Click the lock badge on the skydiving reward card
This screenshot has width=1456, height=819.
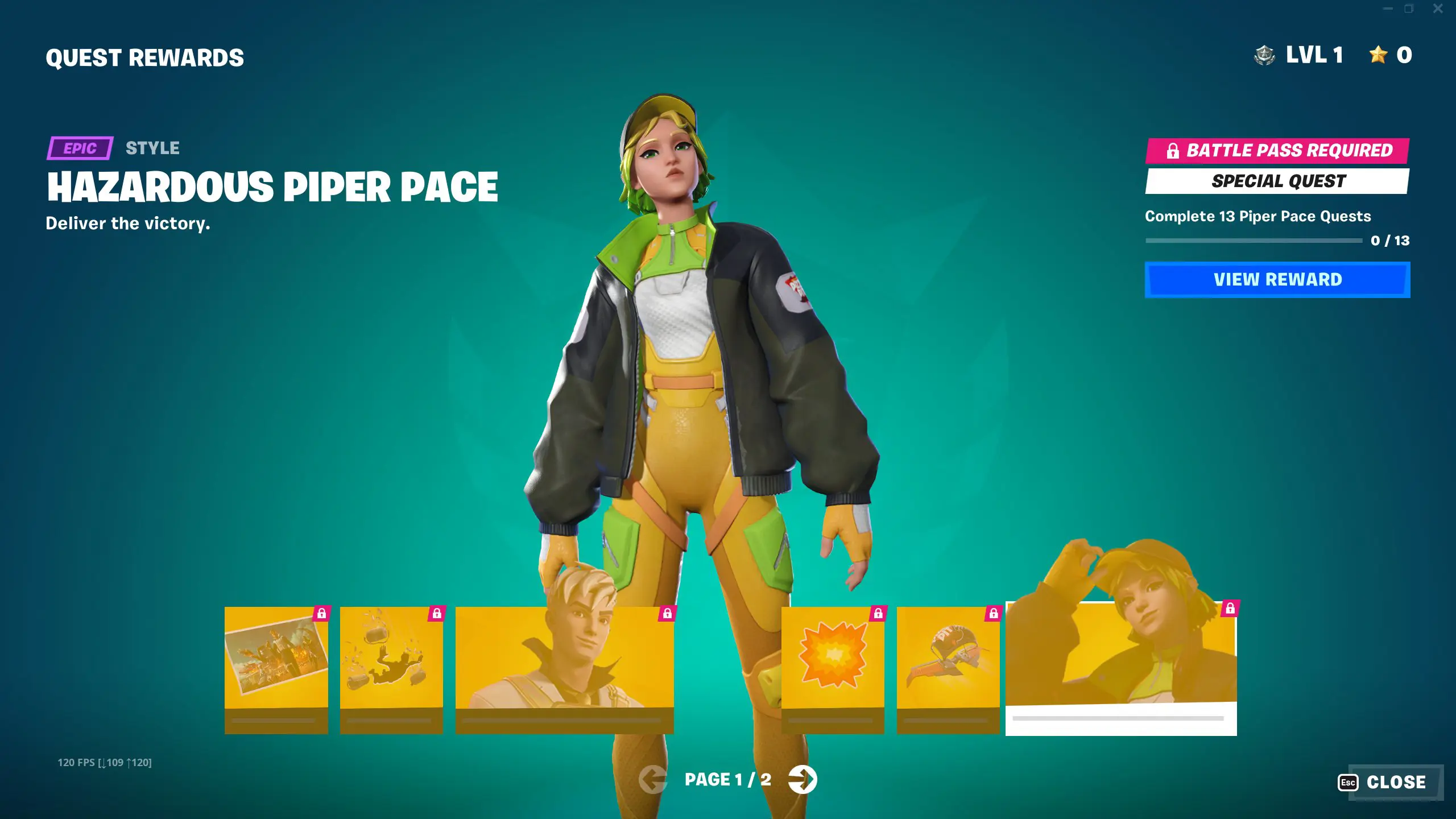(x=437, y=614)
